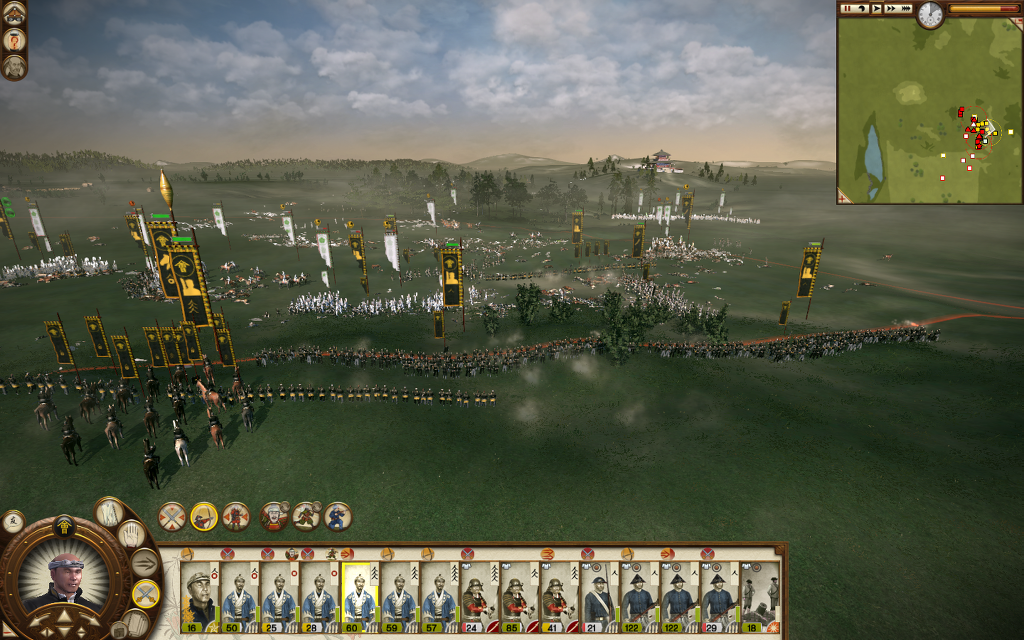Click the general's portrait

[x=68, y=578]
